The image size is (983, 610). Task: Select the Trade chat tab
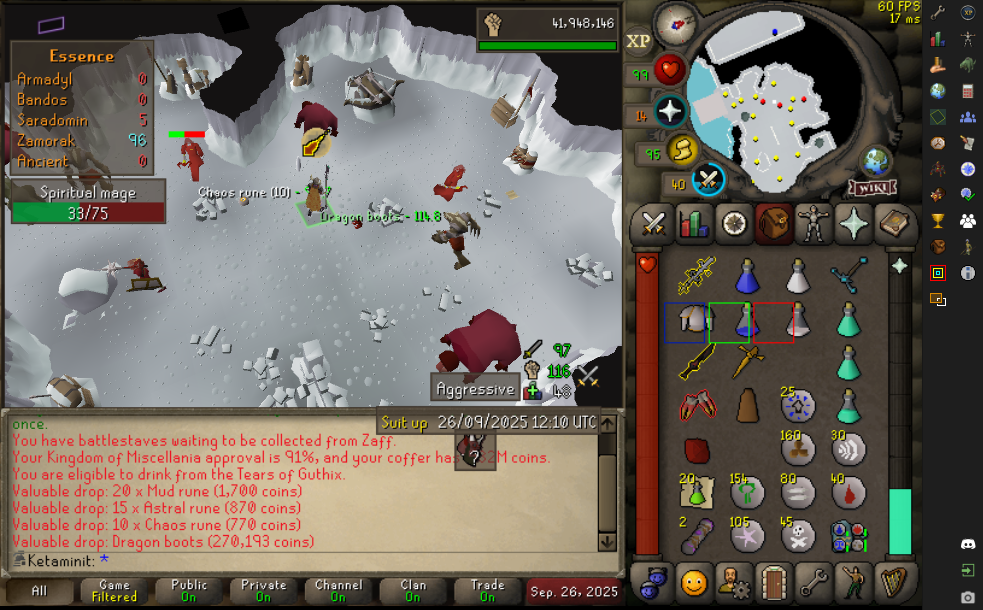pyautogui.click(x=487, y=591)
